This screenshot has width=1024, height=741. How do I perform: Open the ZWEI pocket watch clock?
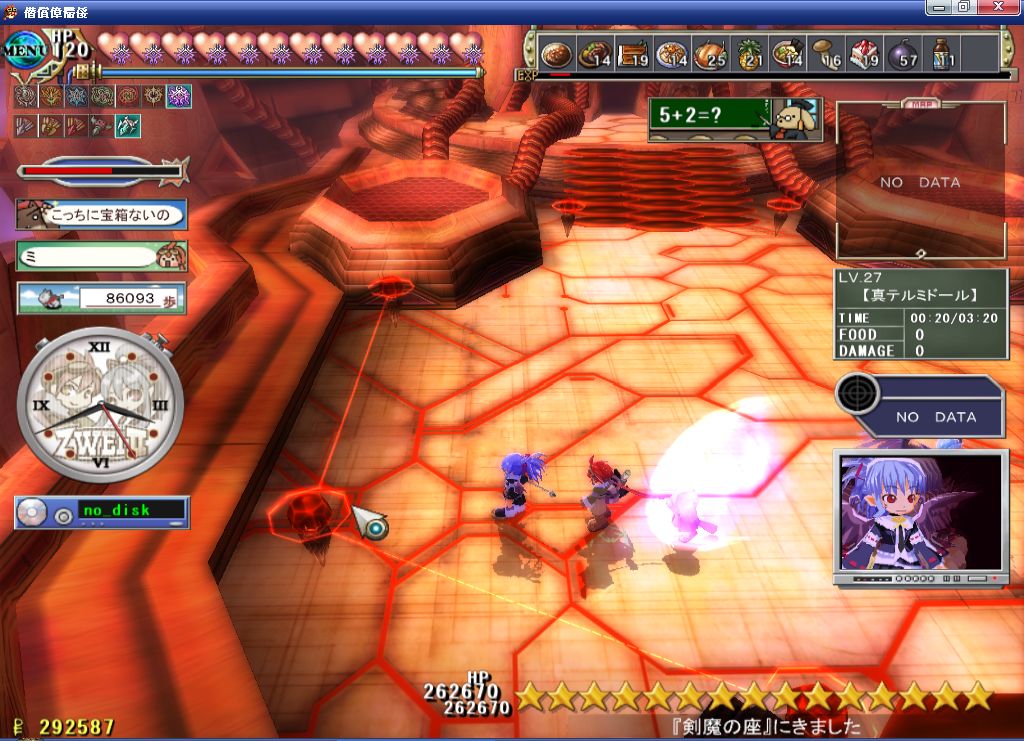click(101, 407)
